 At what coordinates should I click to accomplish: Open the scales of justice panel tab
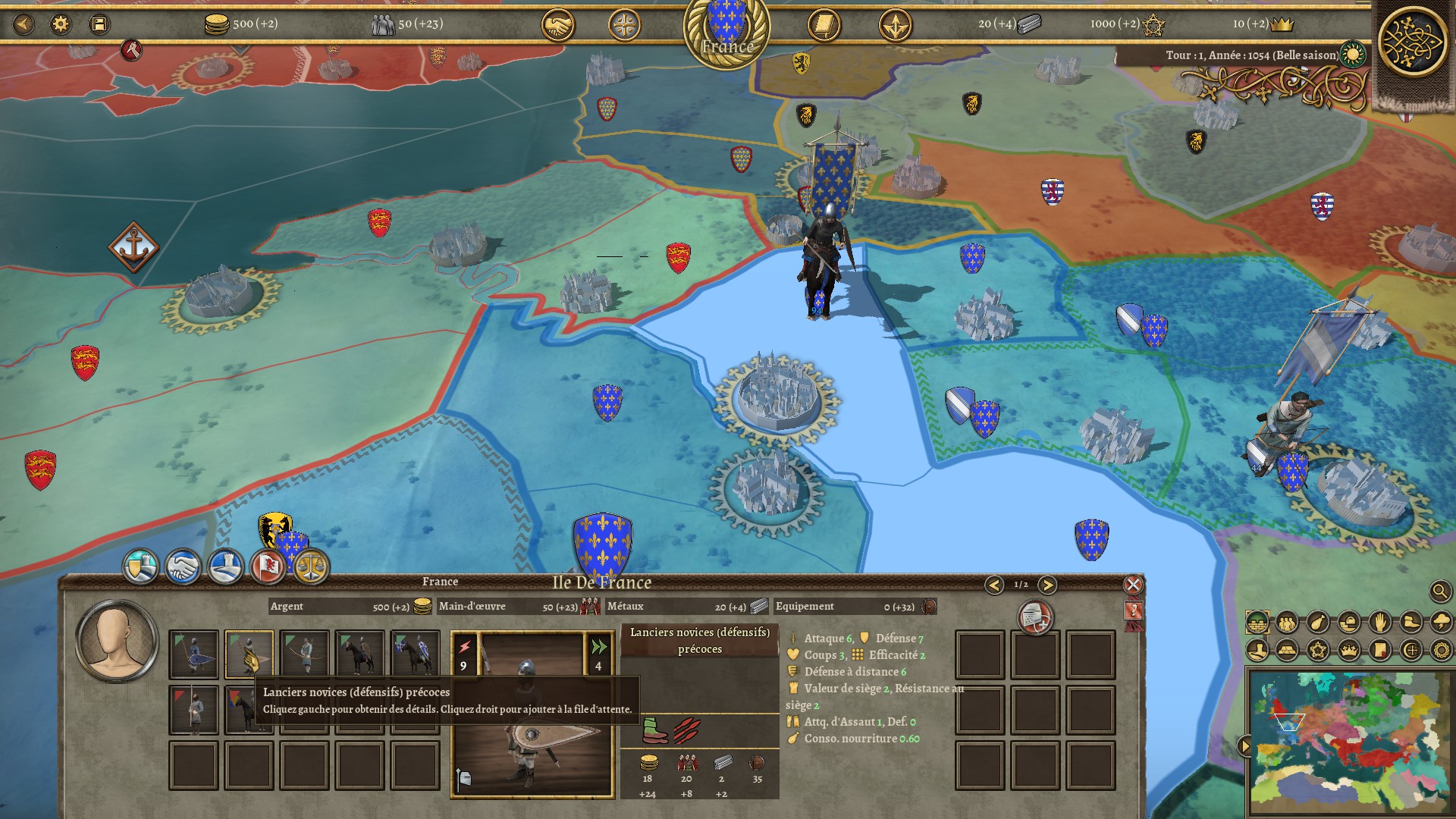click(x=311, y=566)
